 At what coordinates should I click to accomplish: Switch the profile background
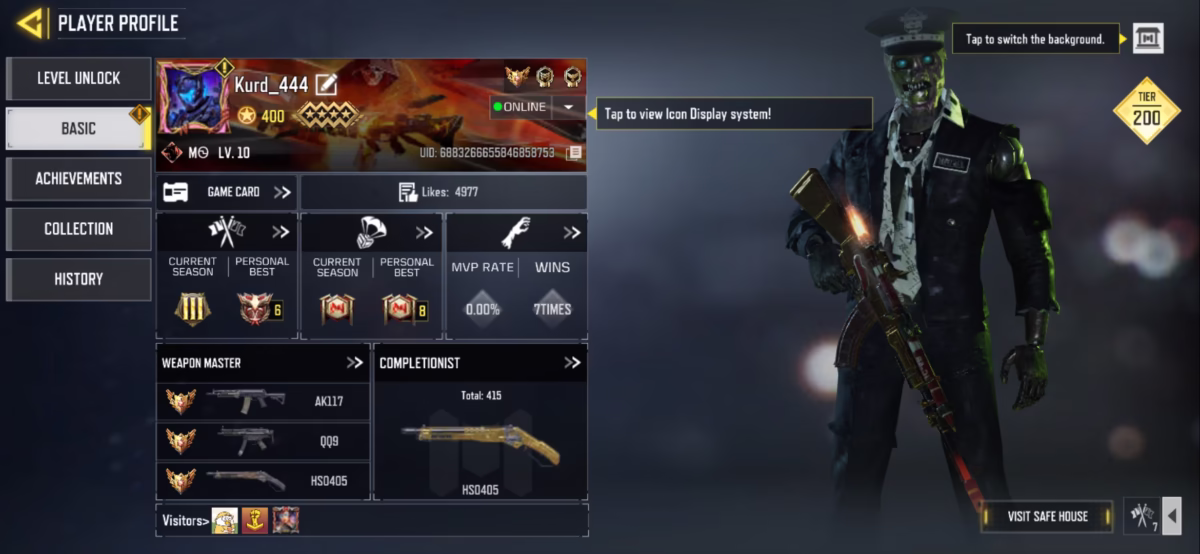click(1148, 39)
